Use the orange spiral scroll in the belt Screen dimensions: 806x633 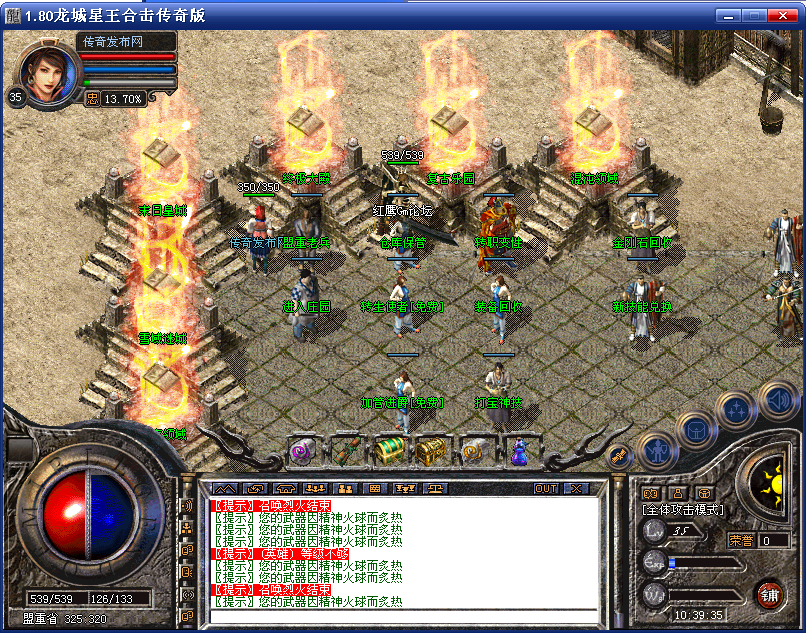(474, 452)
